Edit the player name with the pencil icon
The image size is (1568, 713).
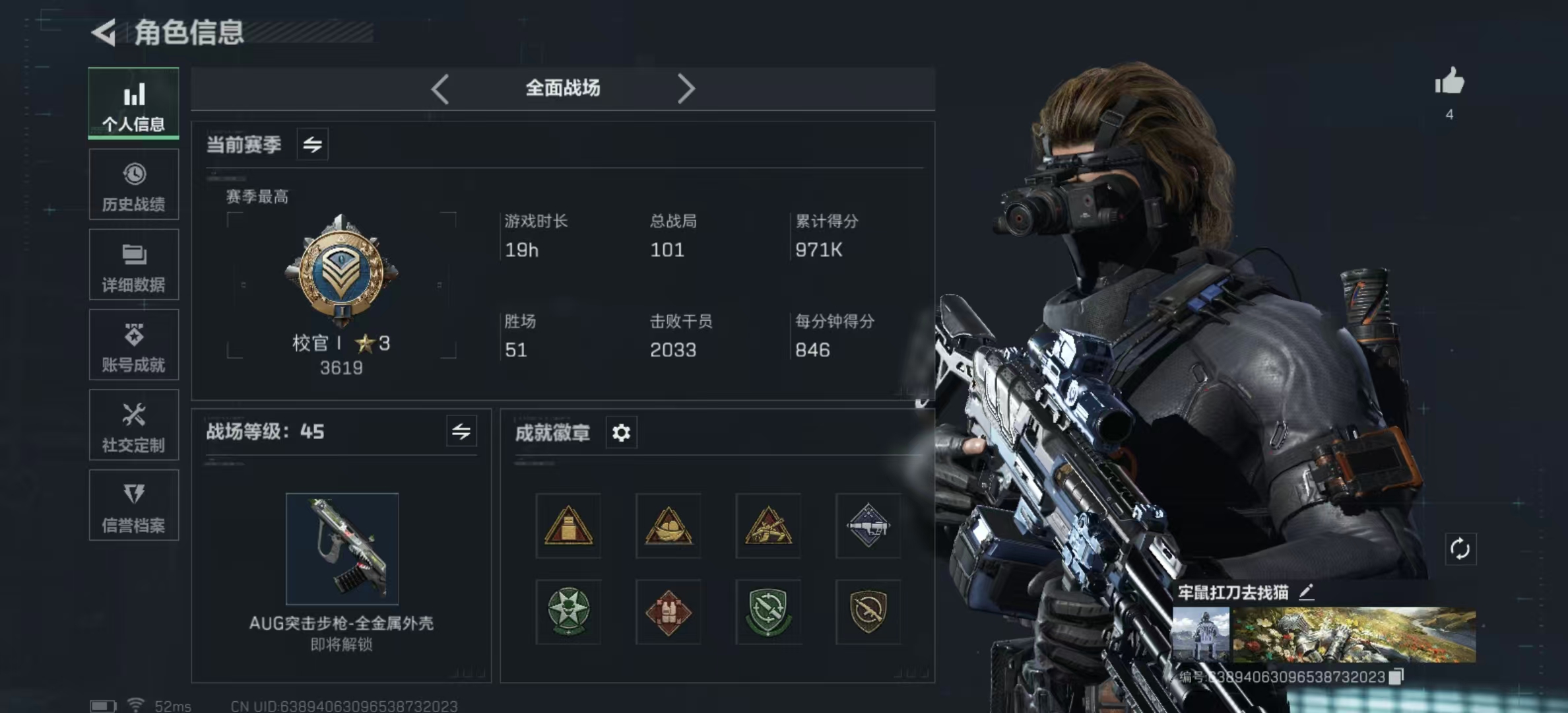[1306, 592]
